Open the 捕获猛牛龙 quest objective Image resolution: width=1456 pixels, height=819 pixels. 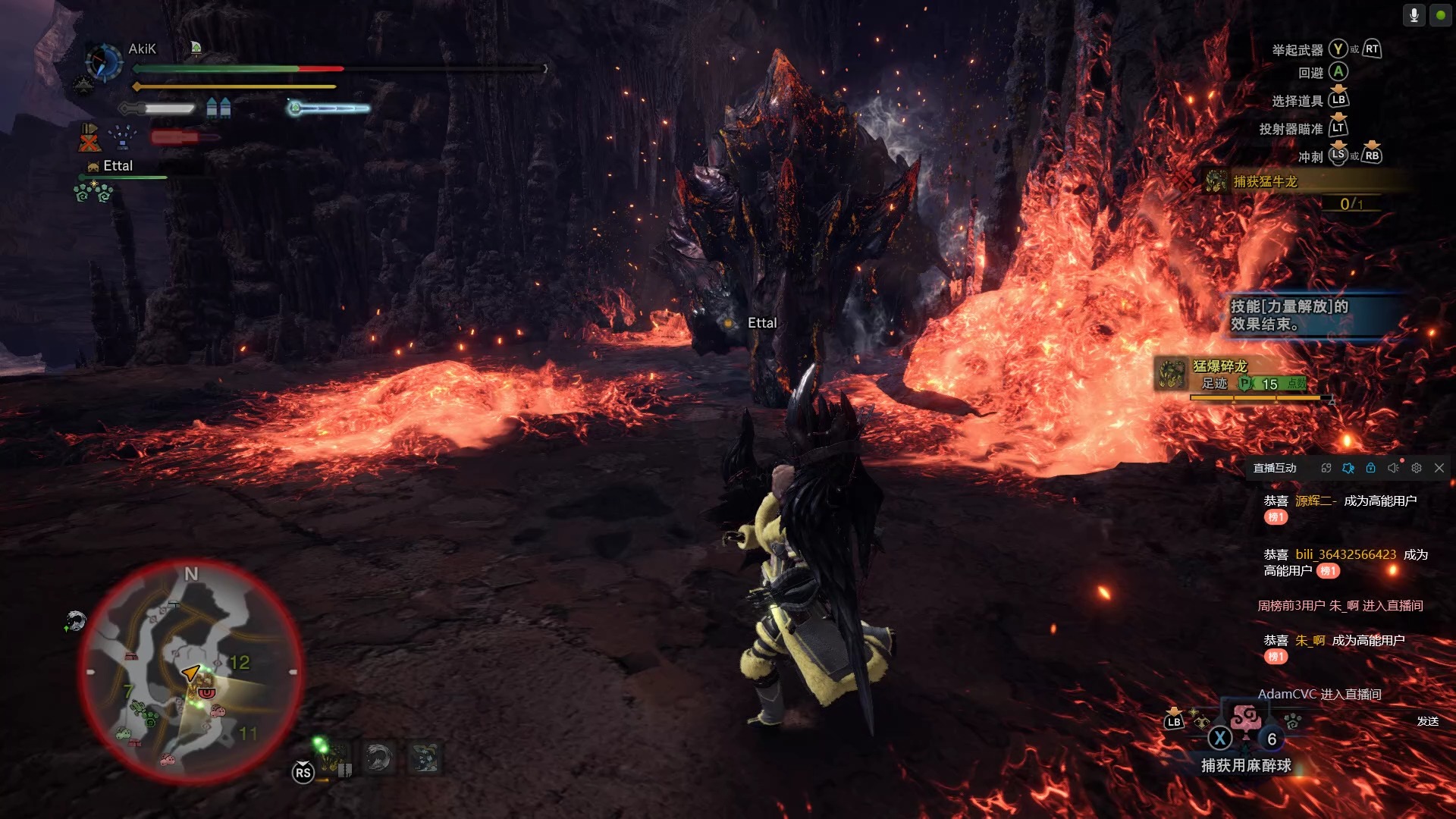pos(1265,182)
